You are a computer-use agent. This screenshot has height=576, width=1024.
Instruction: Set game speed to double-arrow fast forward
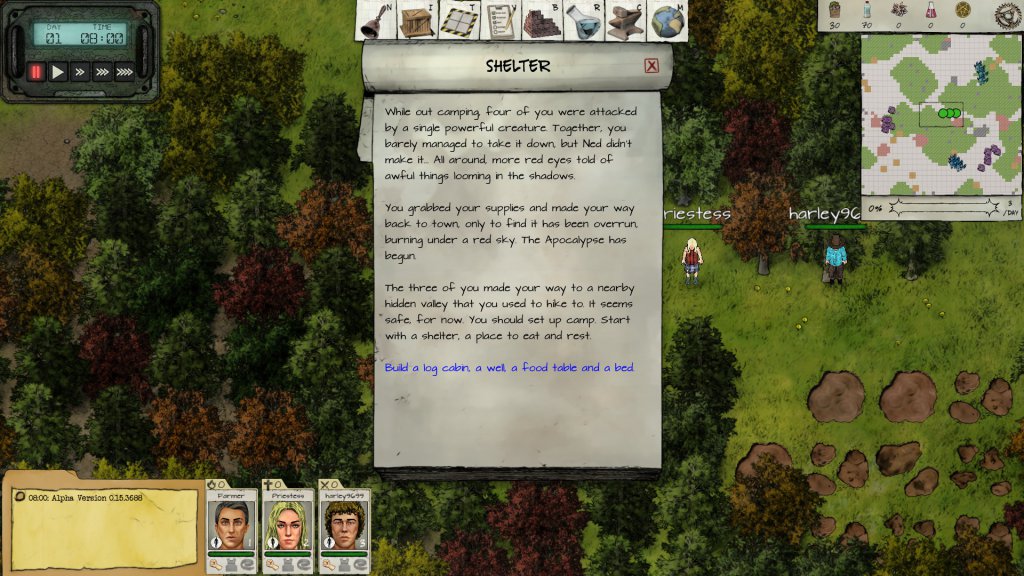(80, 72)
